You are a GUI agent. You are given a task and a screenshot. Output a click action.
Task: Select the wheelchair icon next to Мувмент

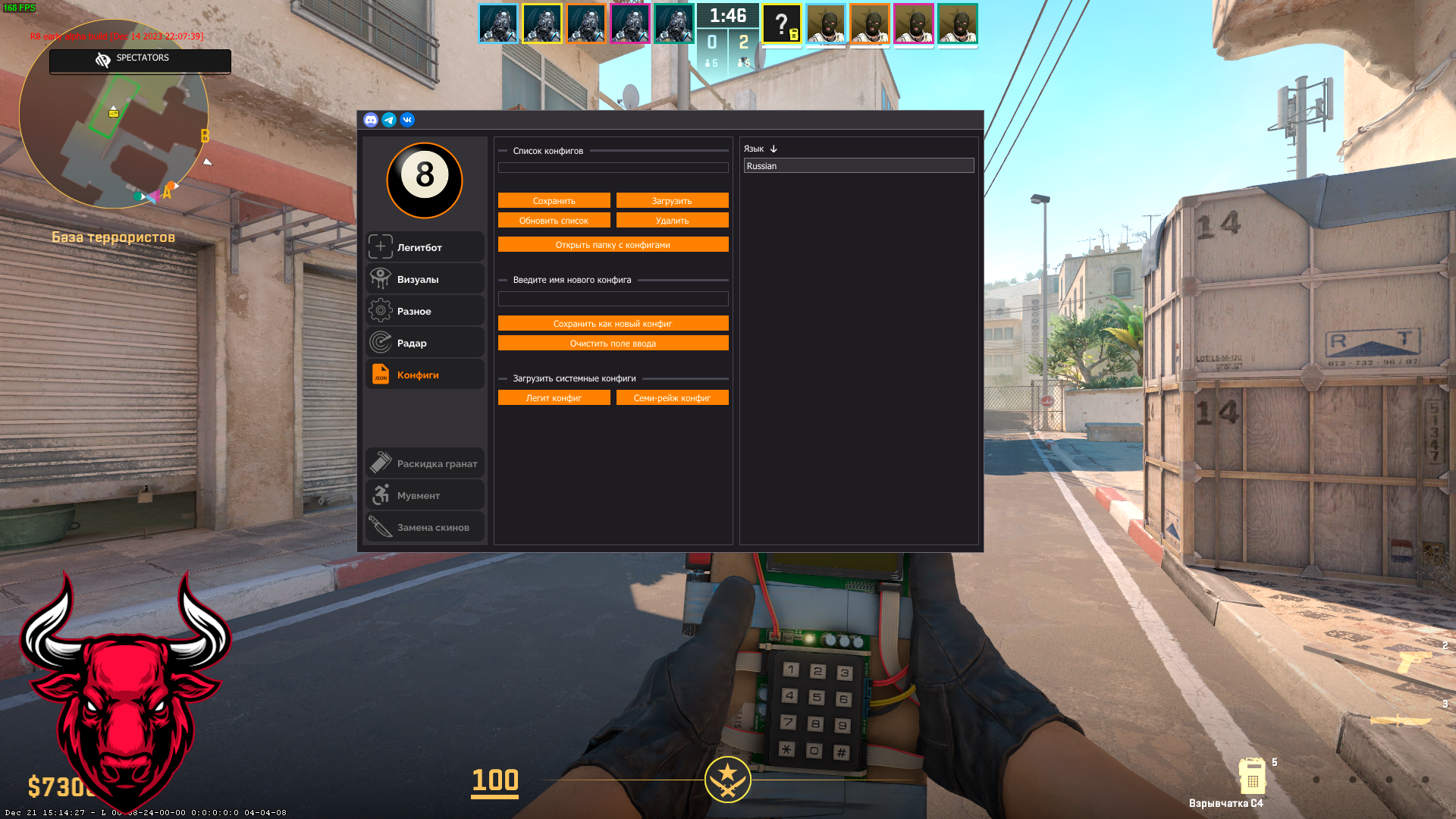[x=380, y=494]
